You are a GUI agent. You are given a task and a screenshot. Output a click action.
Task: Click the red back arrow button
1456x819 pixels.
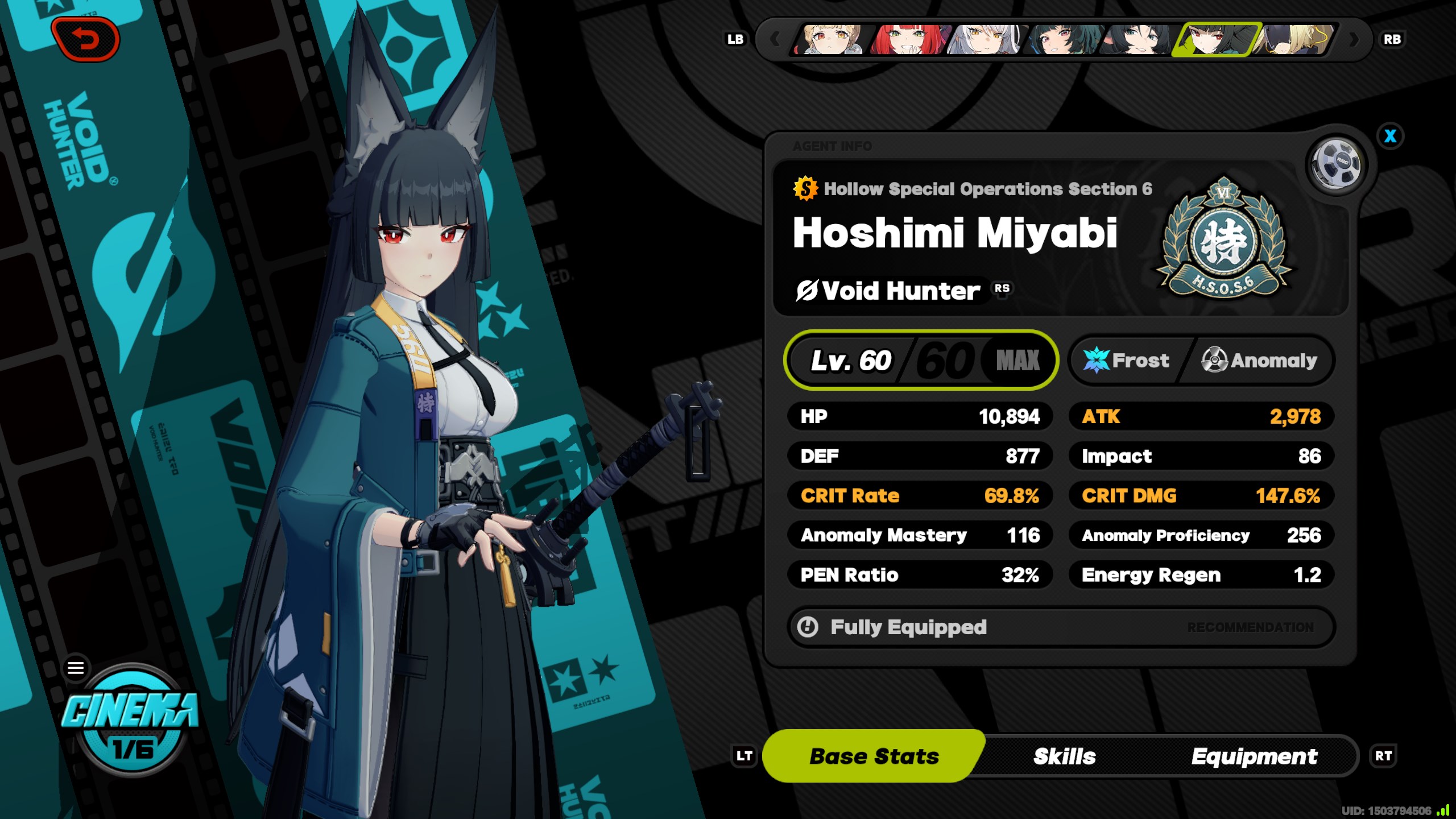click(x=85, y=39)
